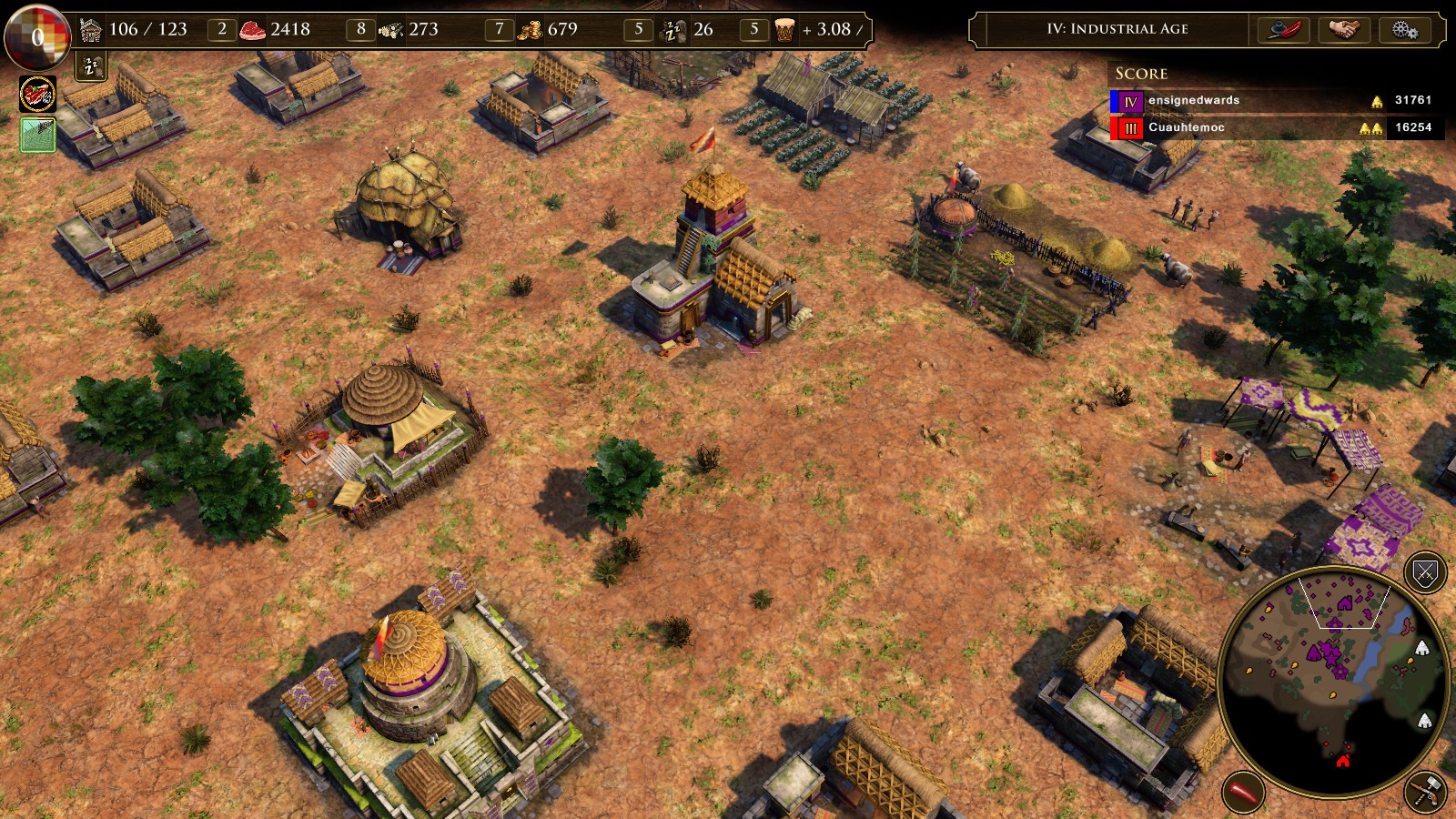Select the coin resource villager counter
1456x819 pixels.
coord(499,29)
